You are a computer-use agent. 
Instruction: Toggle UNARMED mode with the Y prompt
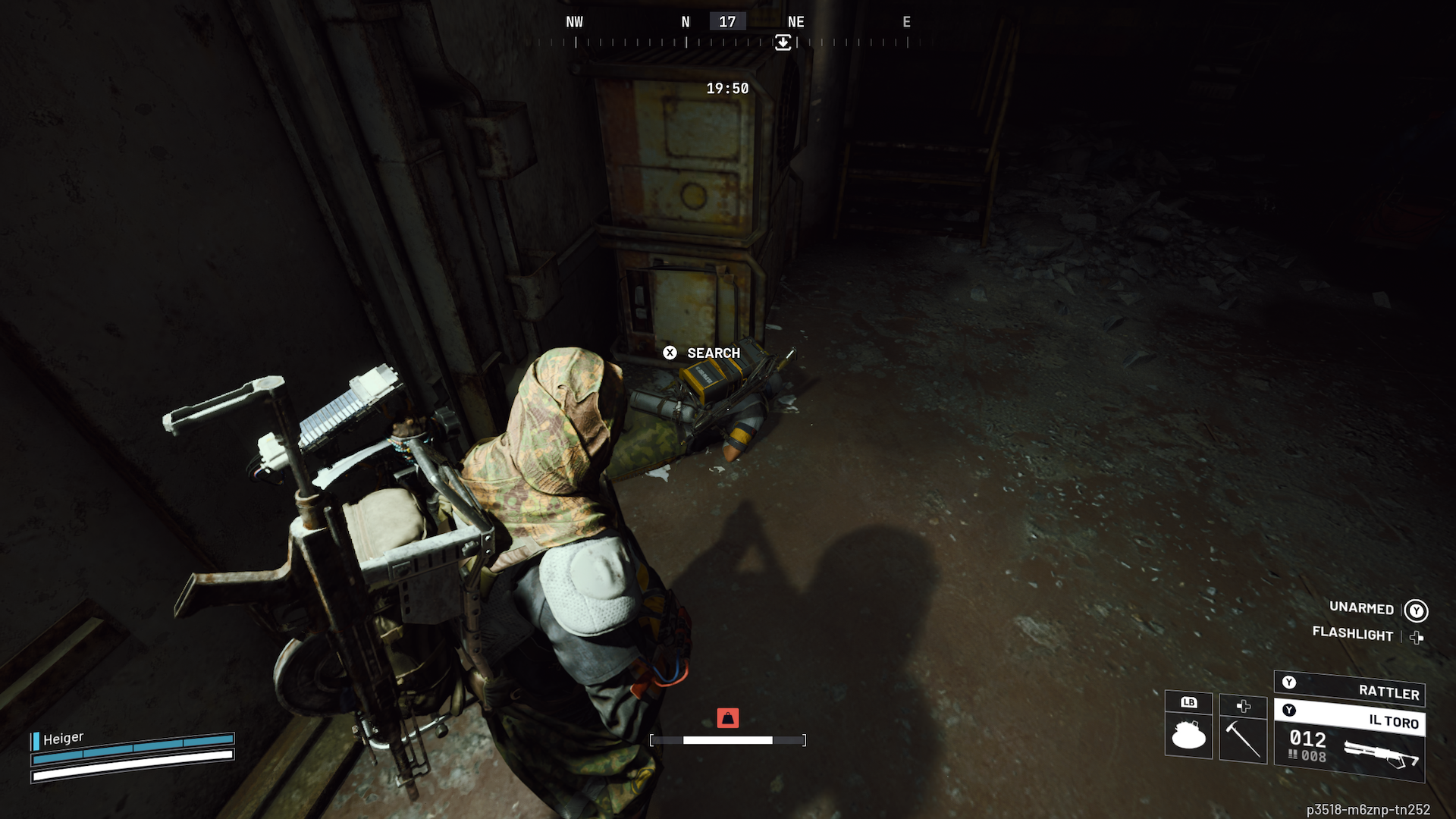(x=1415, y=610)
